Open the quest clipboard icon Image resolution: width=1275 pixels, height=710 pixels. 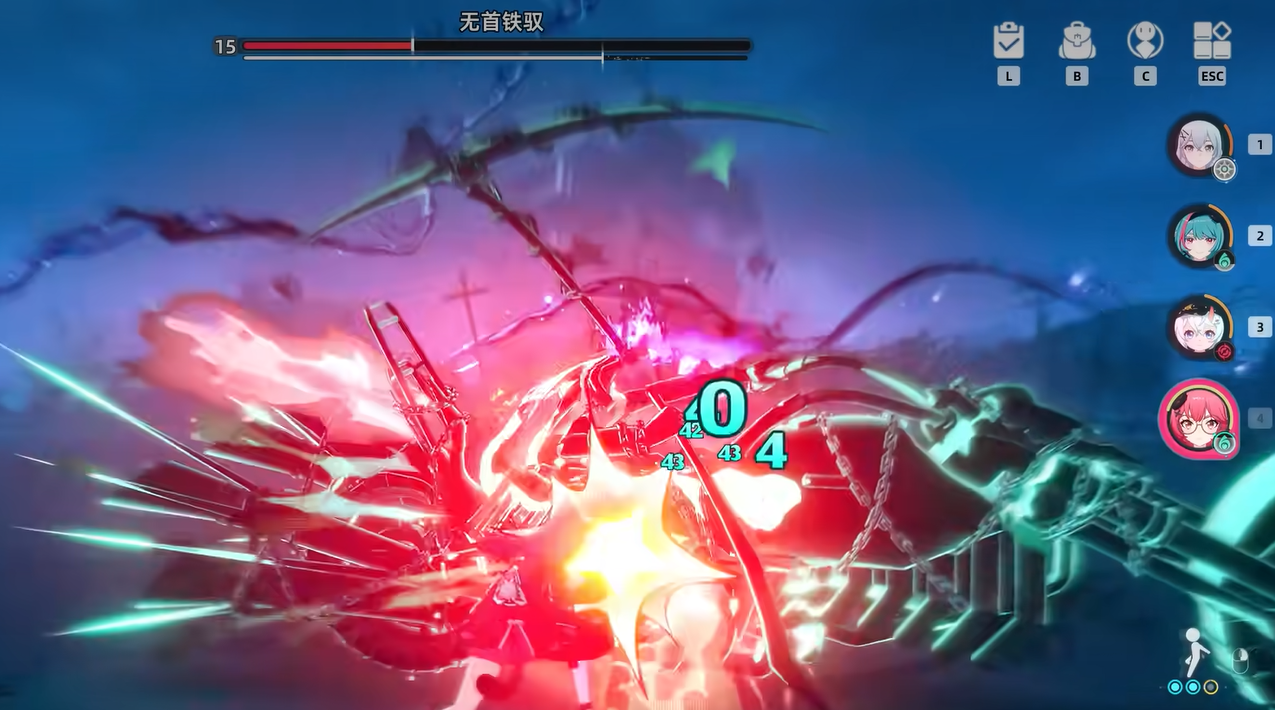(x=1008, y=41)
